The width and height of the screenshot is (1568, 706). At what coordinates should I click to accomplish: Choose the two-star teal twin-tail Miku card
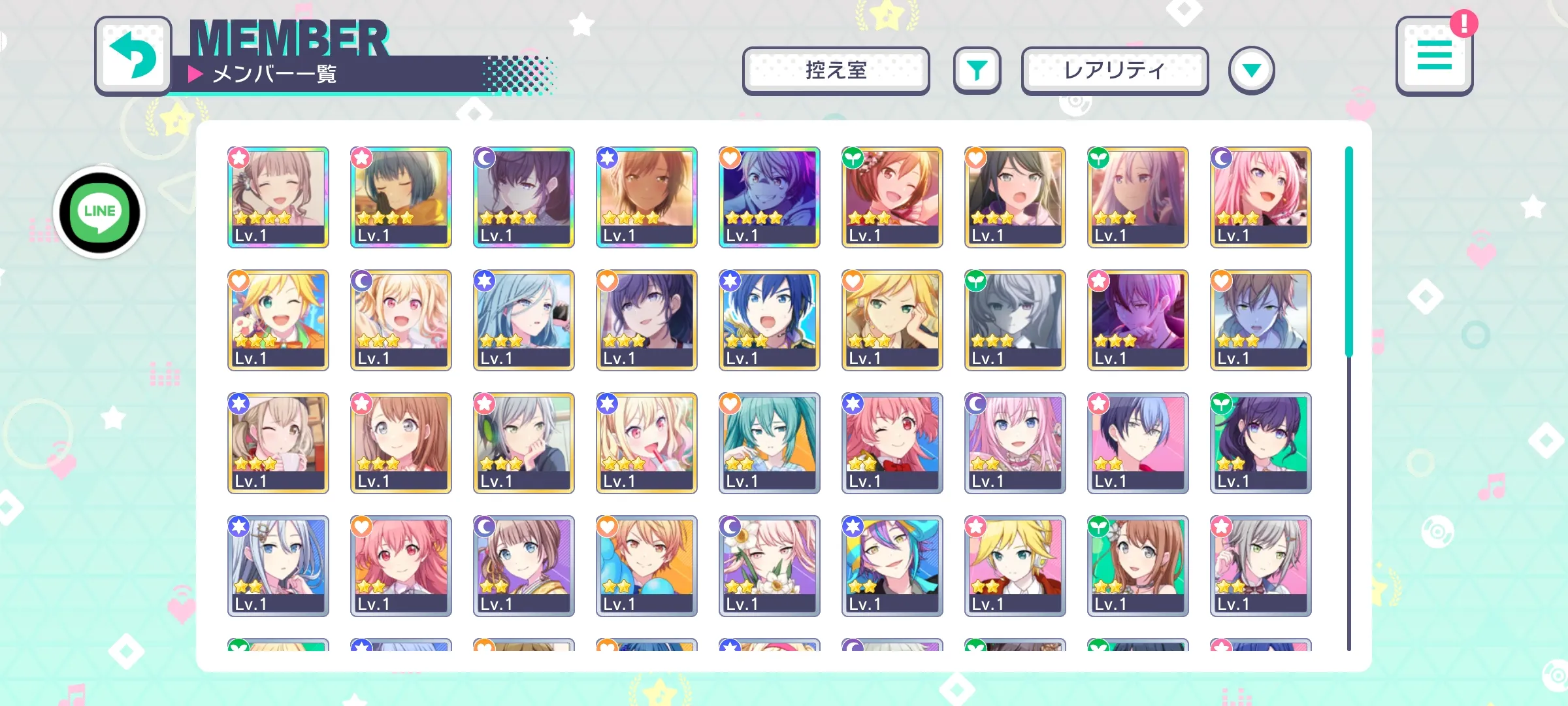click(x=770, y=443)
